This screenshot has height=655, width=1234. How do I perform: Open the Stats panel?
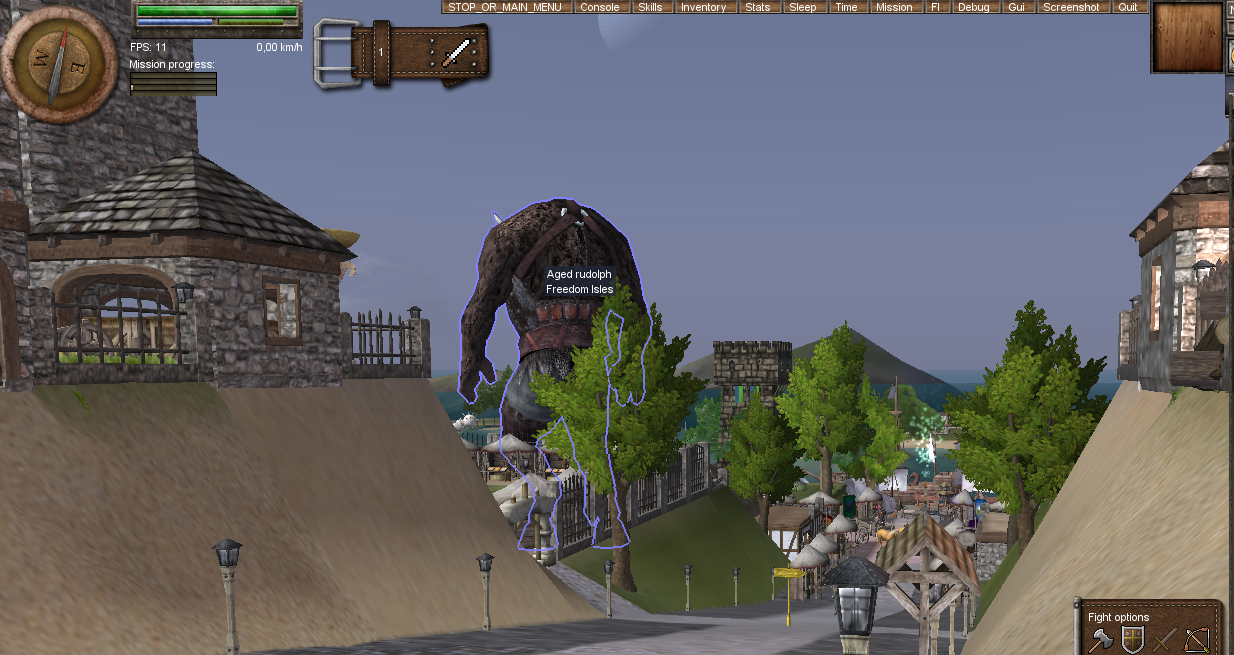(x=758, y=7)
